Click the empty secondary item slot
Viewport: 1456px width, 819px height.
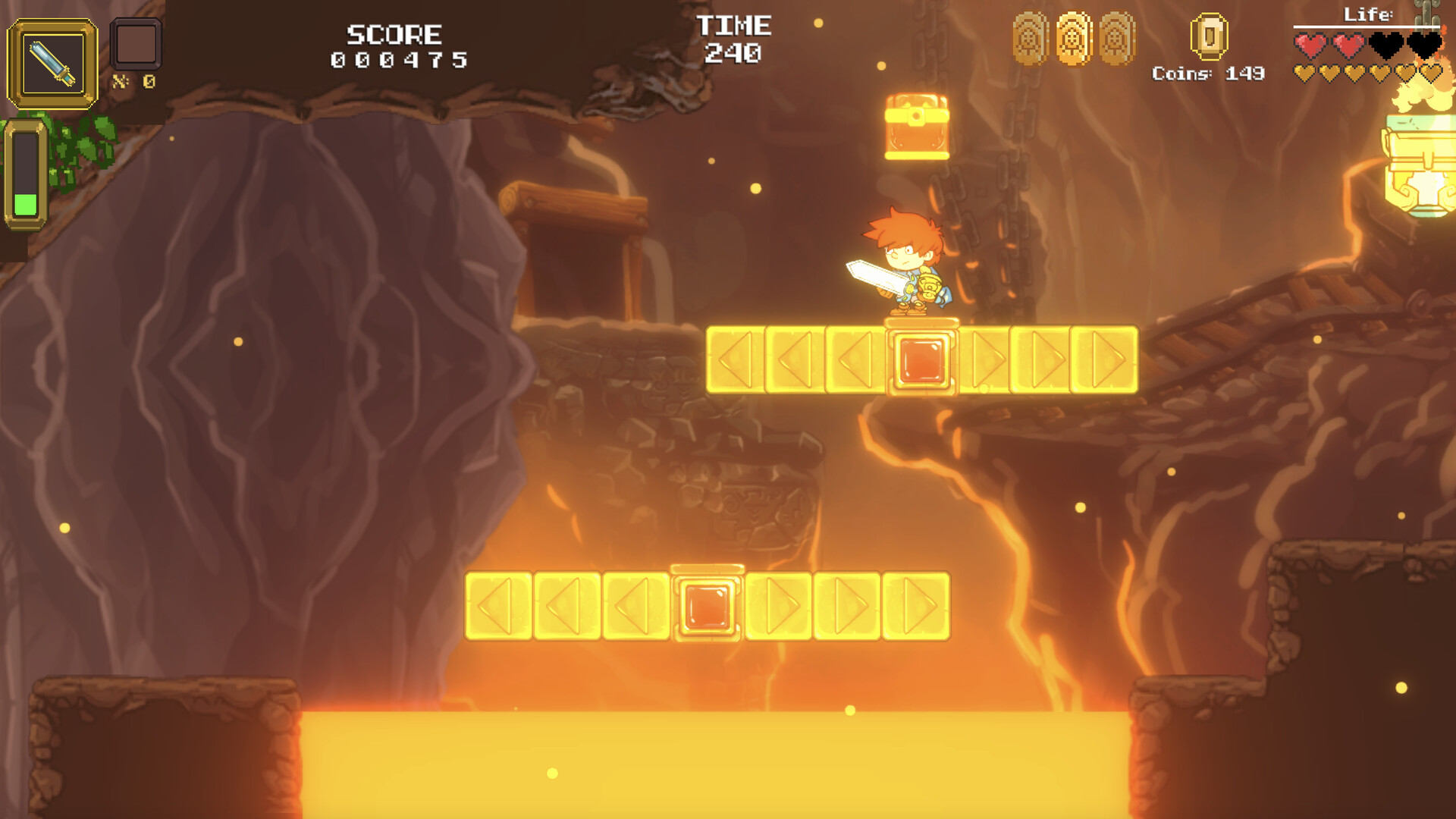136,44
